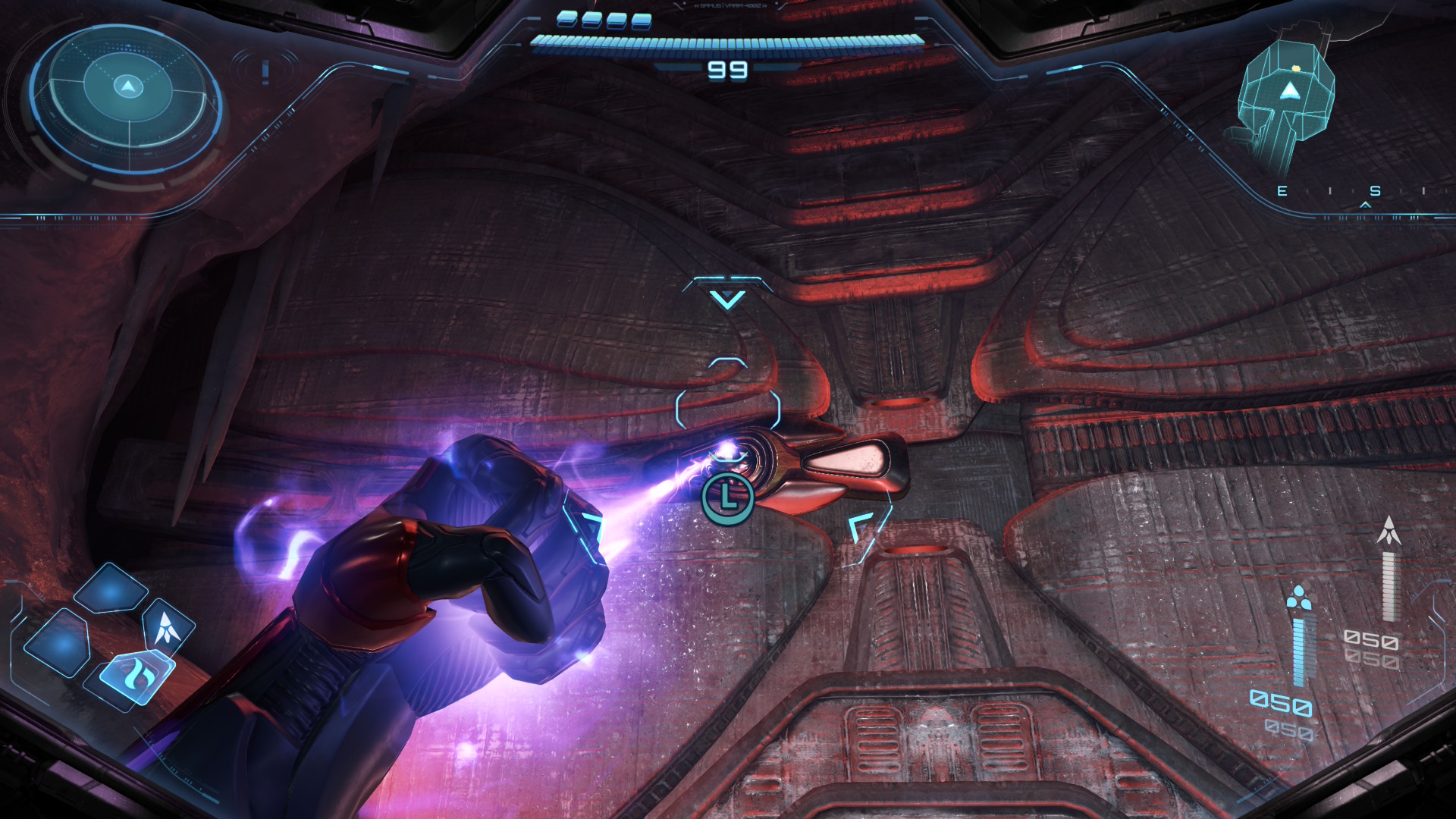Select the blue three-droplet ammo icon
Viewport: 1456px width, 819px height.
(x=1300, y=597)
